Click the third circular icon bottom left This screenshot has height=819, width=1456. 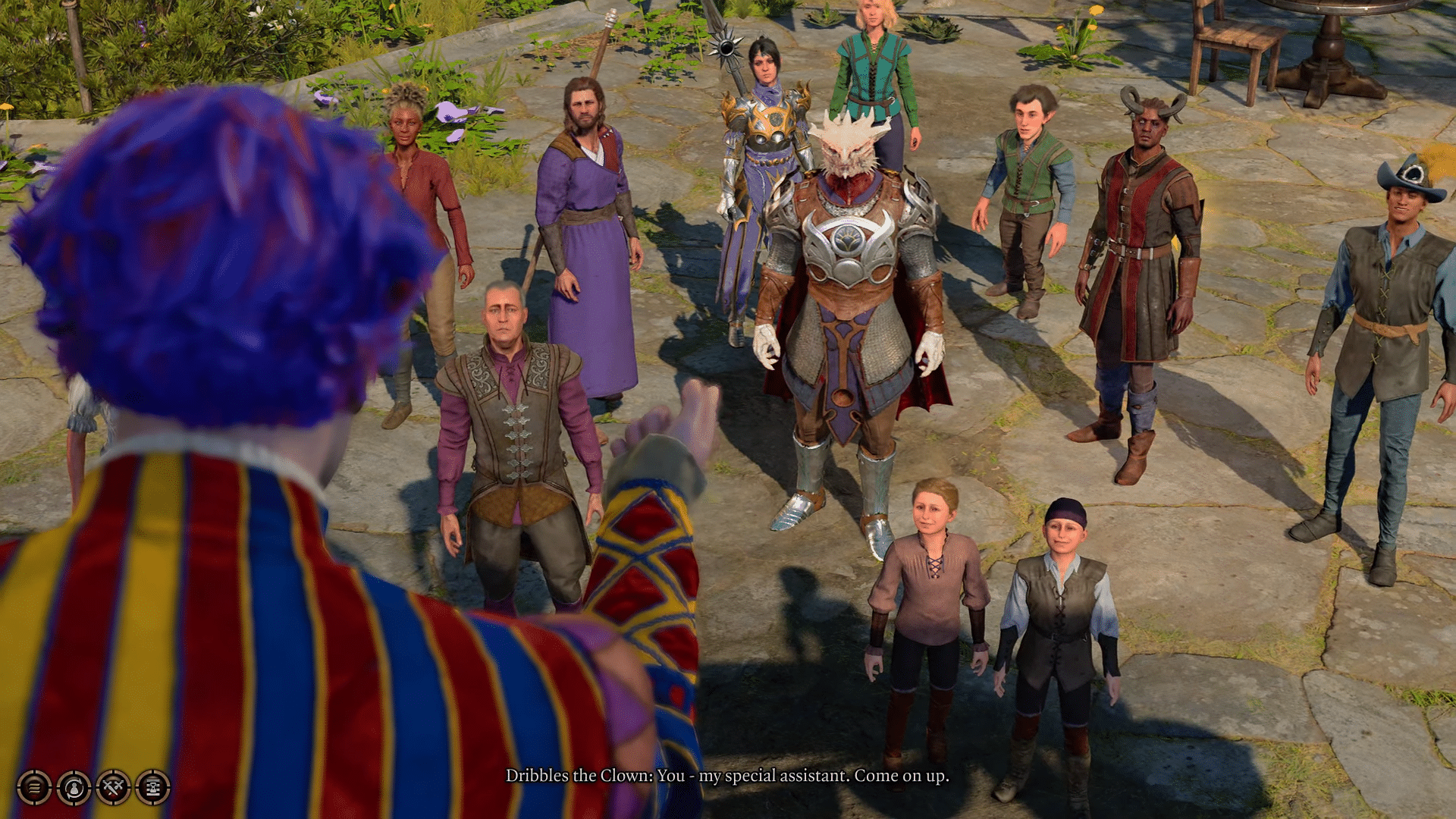point(113,789)
